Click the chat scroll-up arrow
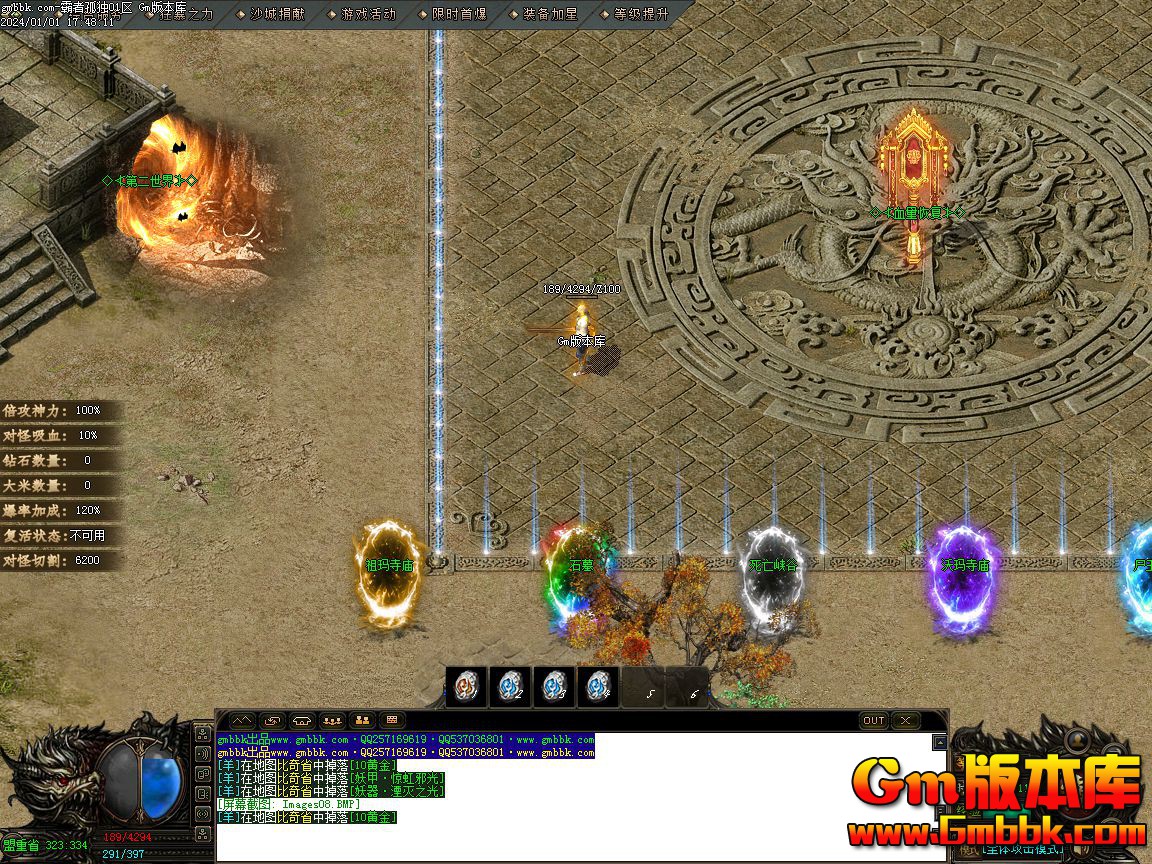 (x=939, y=742)
